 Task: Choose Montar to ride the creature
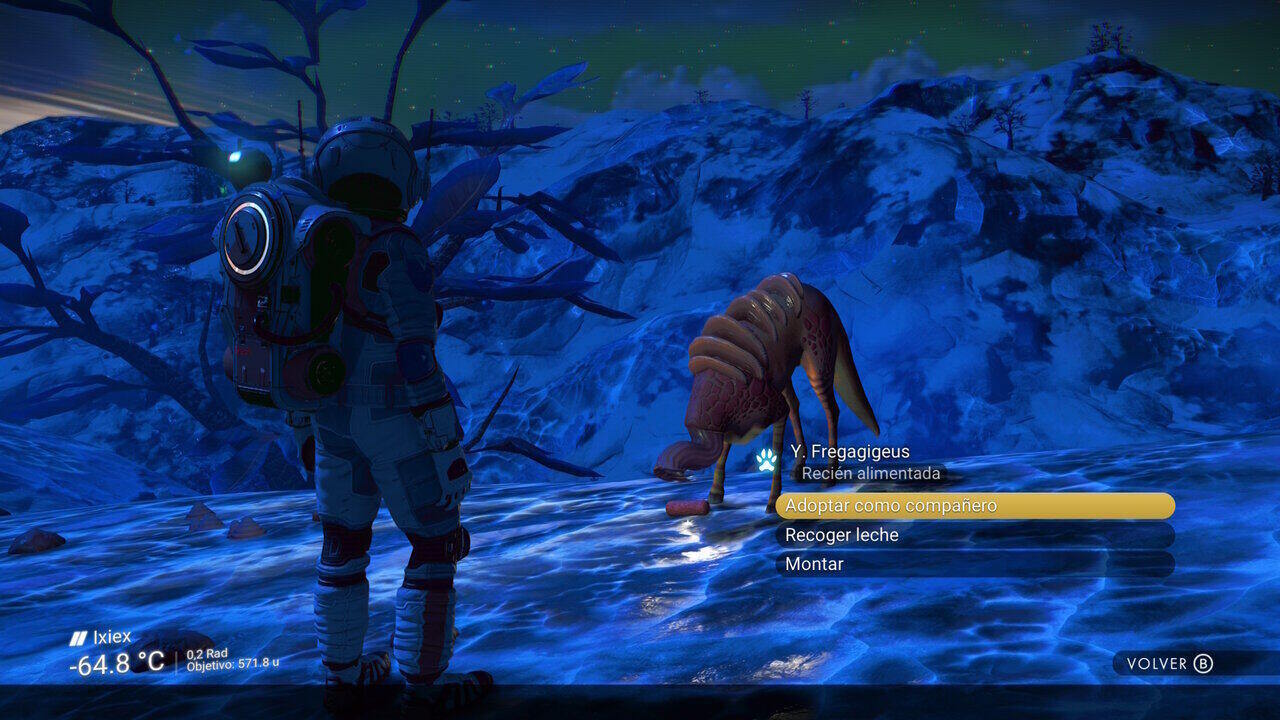tap(973, 564)
